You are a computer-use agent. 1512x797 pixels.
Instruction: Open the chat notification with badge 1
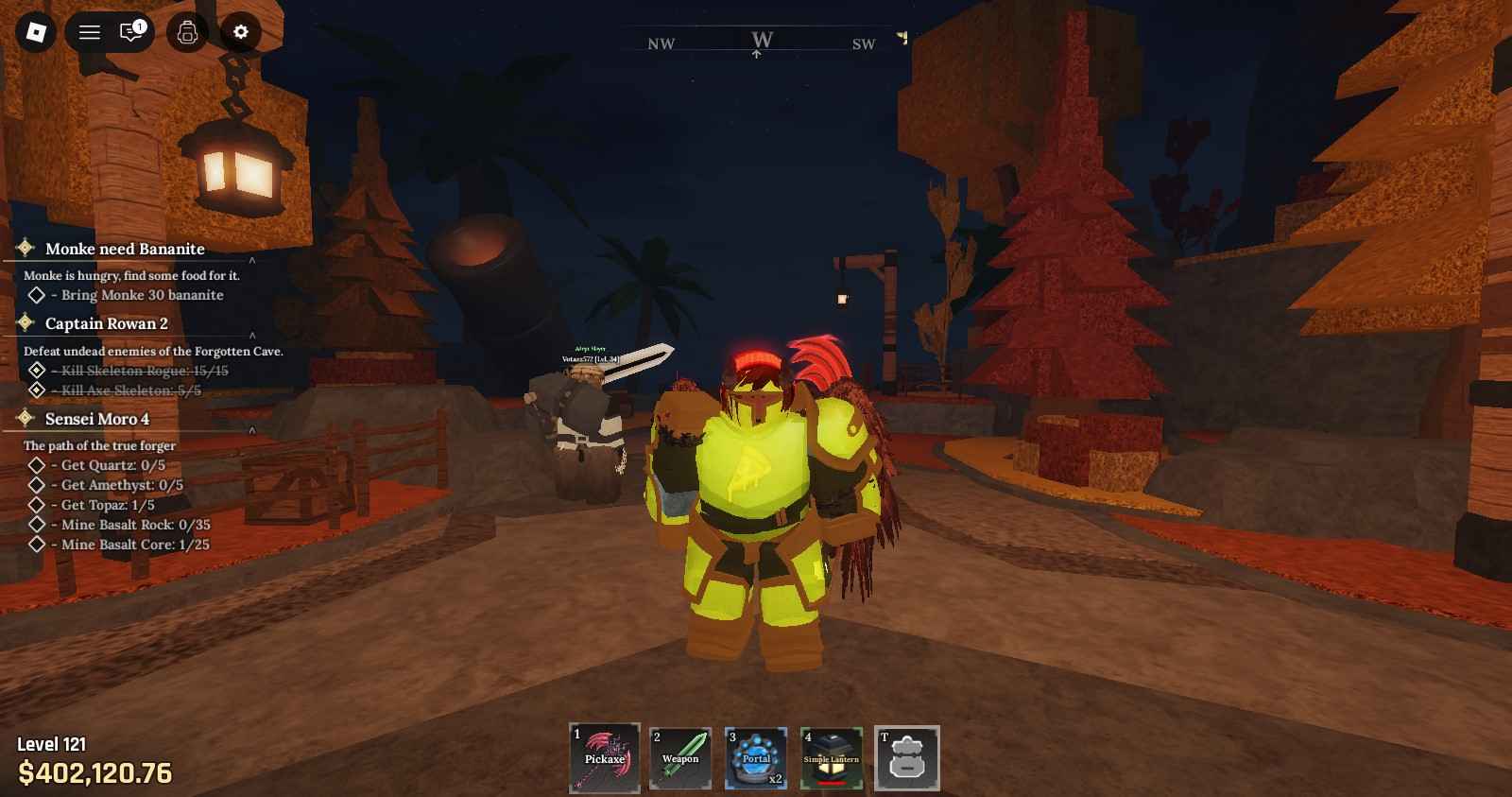pos(132,31)
